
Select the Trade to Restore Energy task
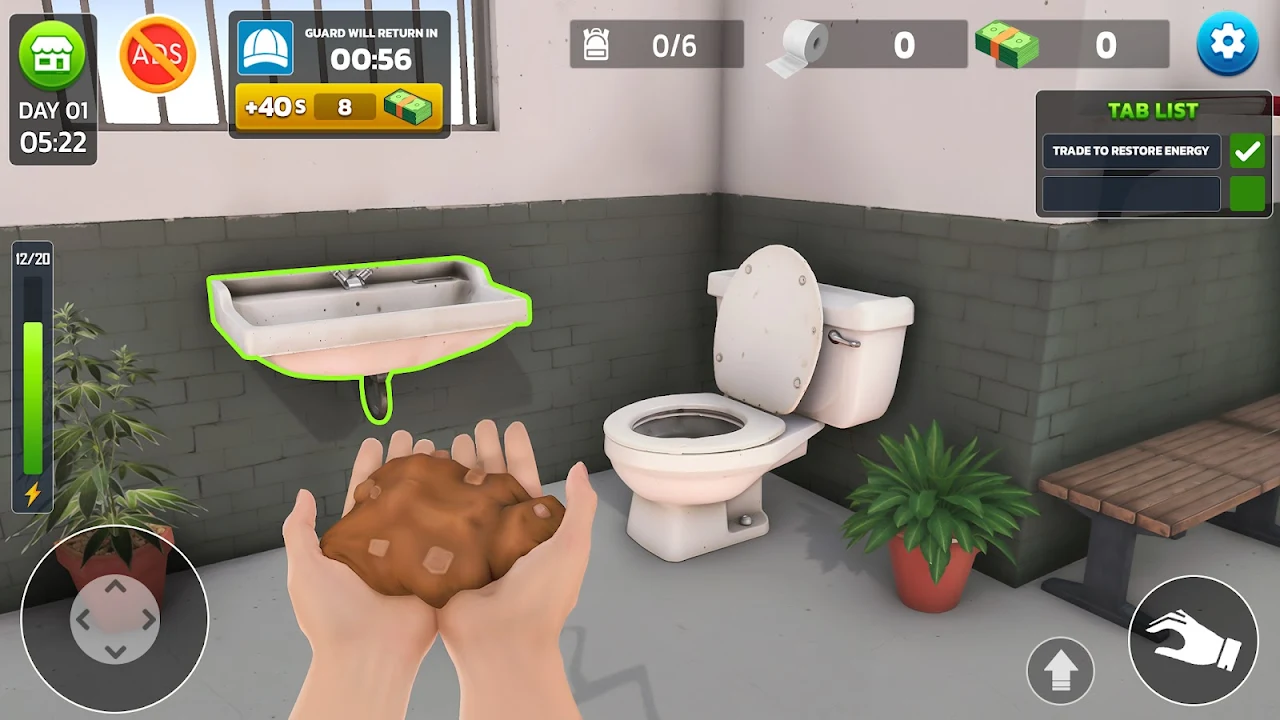coord(1131,151)
